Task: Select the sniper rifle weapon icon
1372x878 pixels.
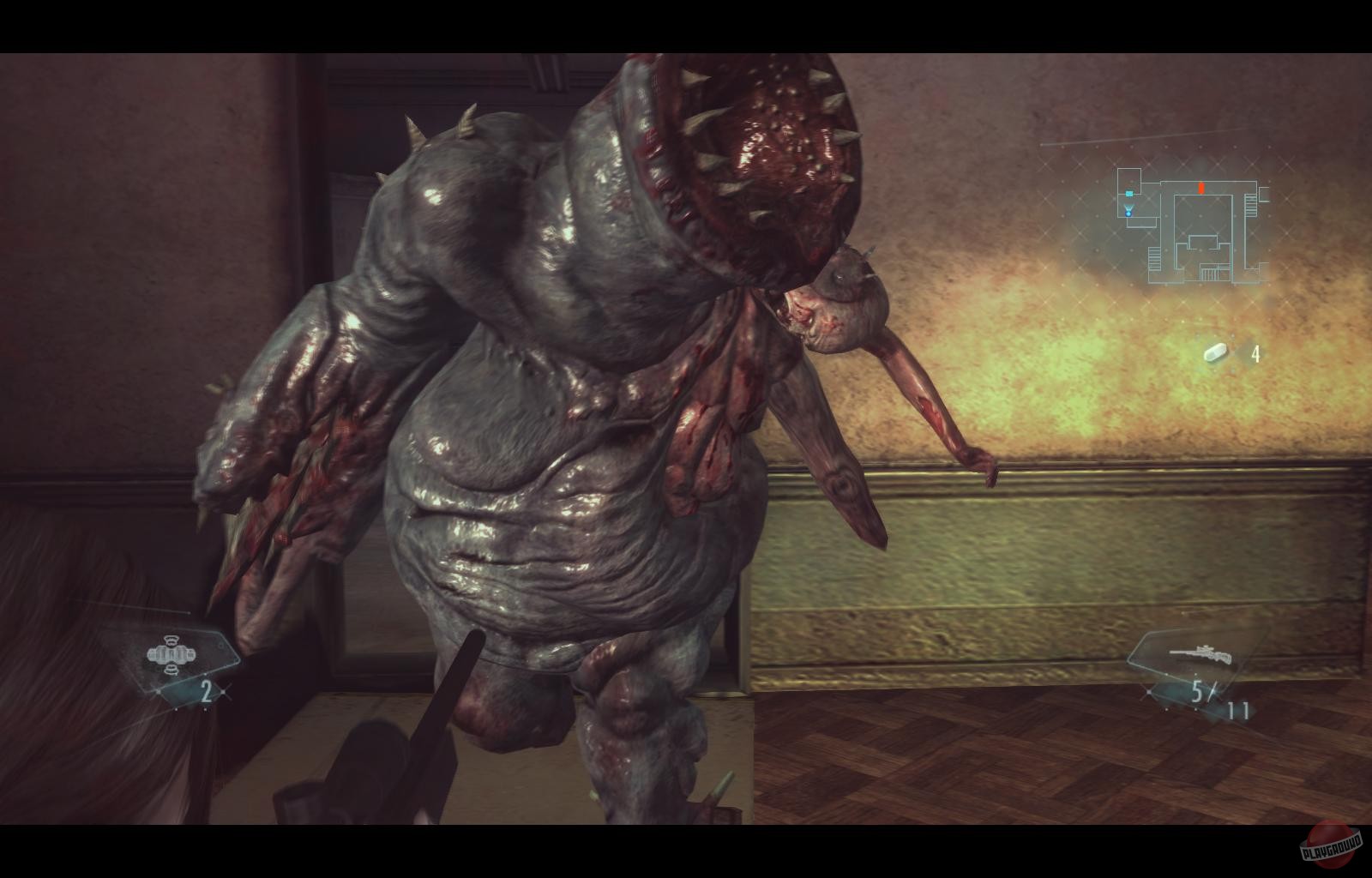Action: pyautogui.click(x=1200, y=654)
